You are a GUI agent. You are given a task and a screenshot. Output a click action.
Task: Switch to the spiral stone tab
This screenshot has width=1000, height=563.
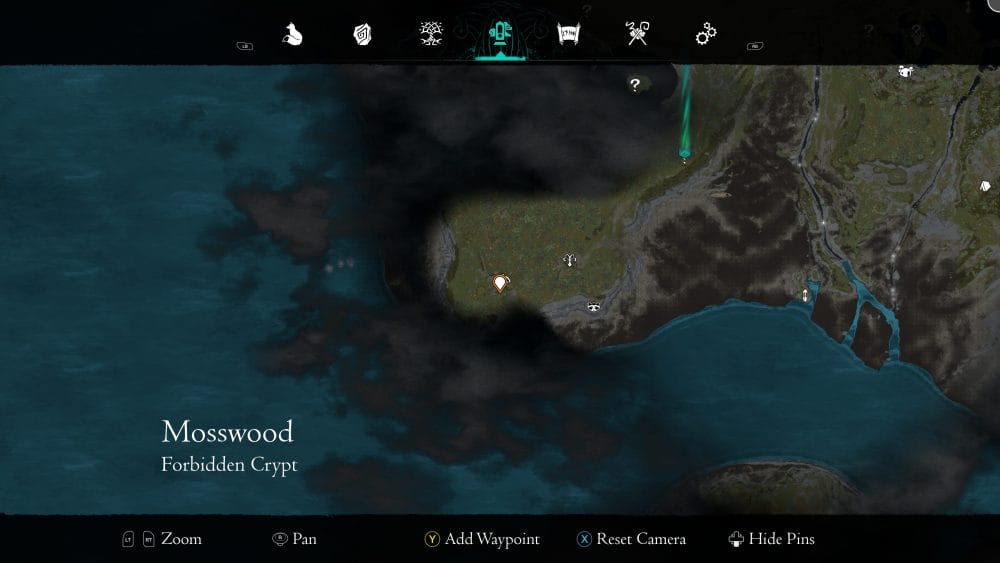click(362, 35)
